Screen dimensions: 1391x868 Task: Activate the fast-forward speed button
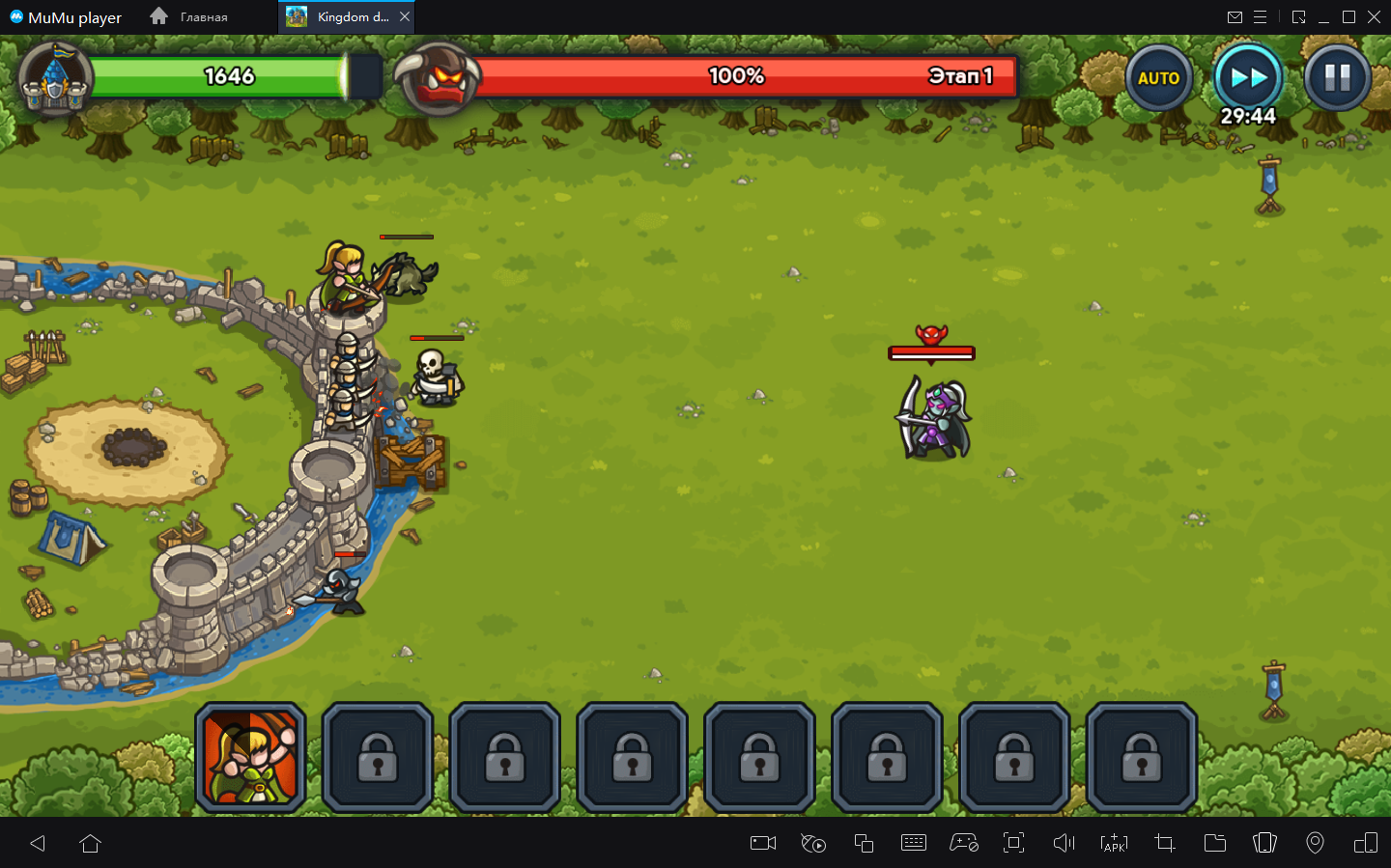1247,77
